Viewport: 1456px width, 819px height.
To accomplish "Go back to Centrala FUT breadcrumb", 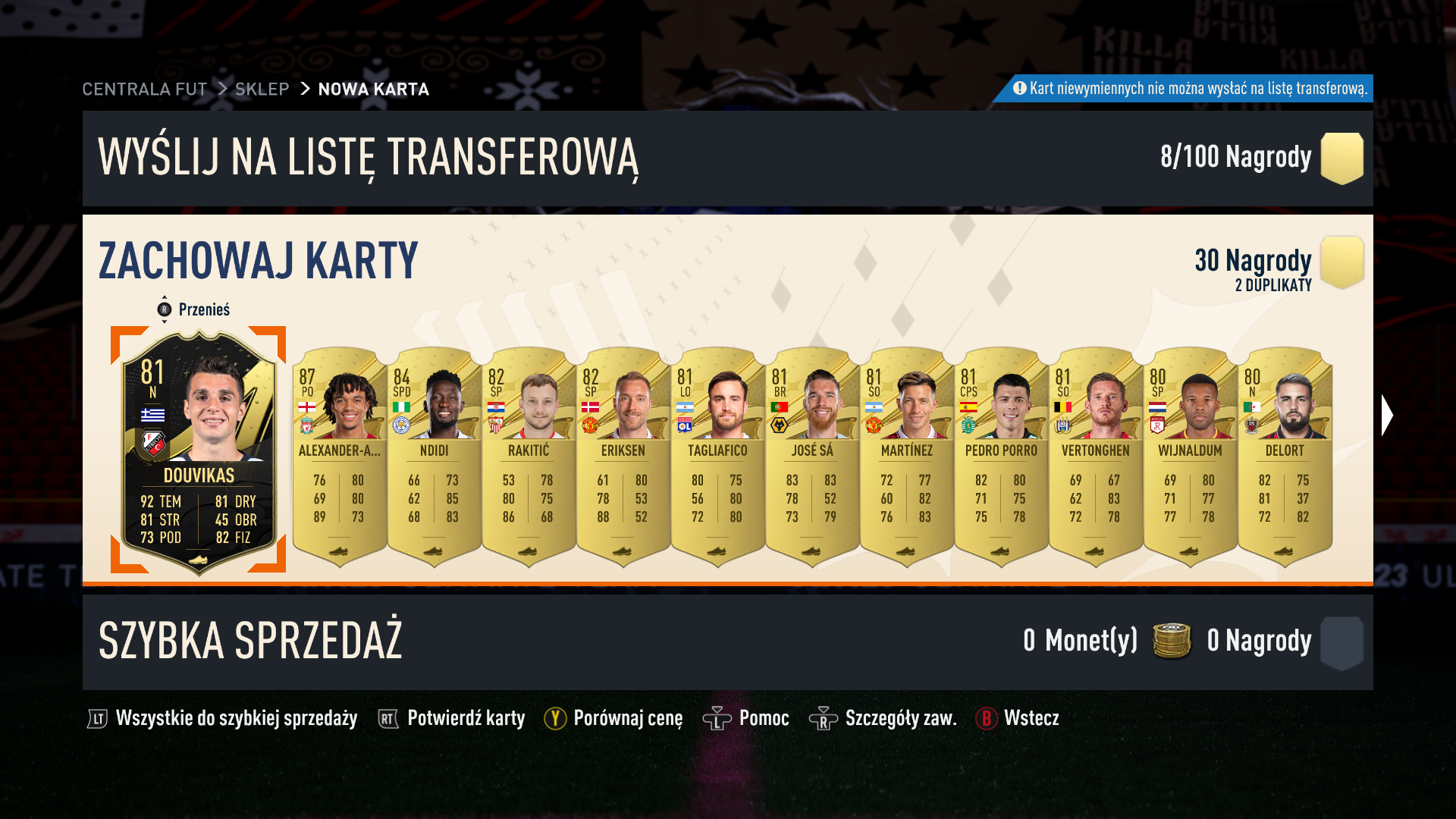I will pos(144,89).
